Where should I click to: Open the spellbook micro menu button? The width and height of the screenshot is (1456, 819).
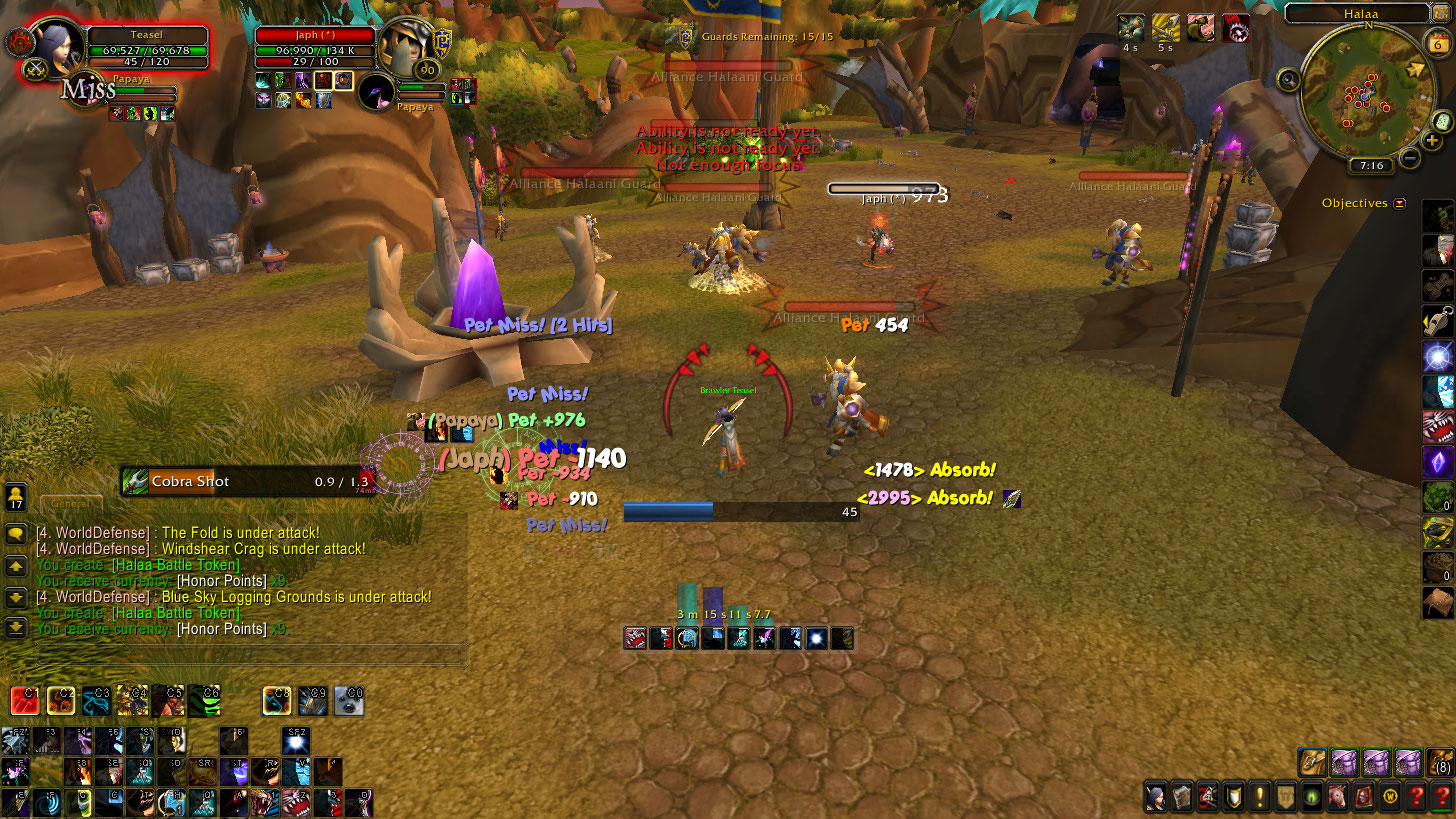pyautogui.click(x=1182, y=796)
